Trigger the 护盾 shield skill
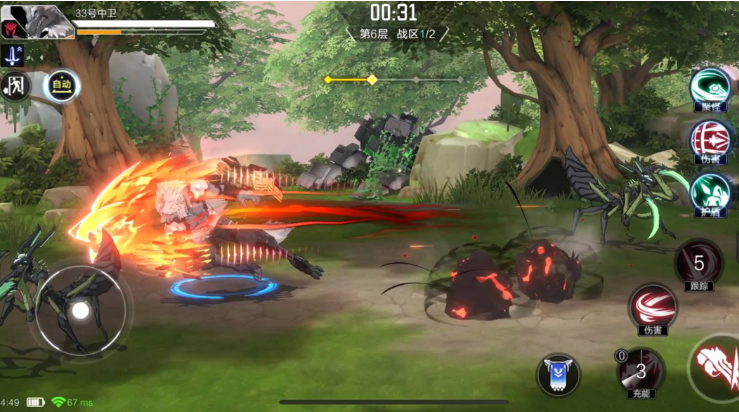This screenshot has width=739, height=412. click(712, 189)
